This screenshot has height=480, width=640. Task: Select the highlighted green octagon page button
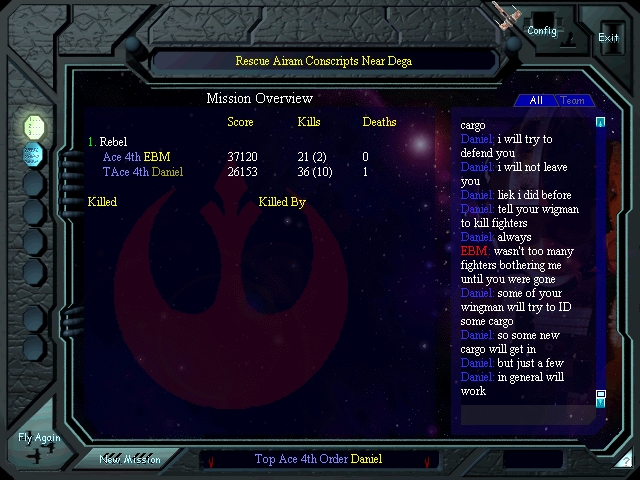[34, 127]
